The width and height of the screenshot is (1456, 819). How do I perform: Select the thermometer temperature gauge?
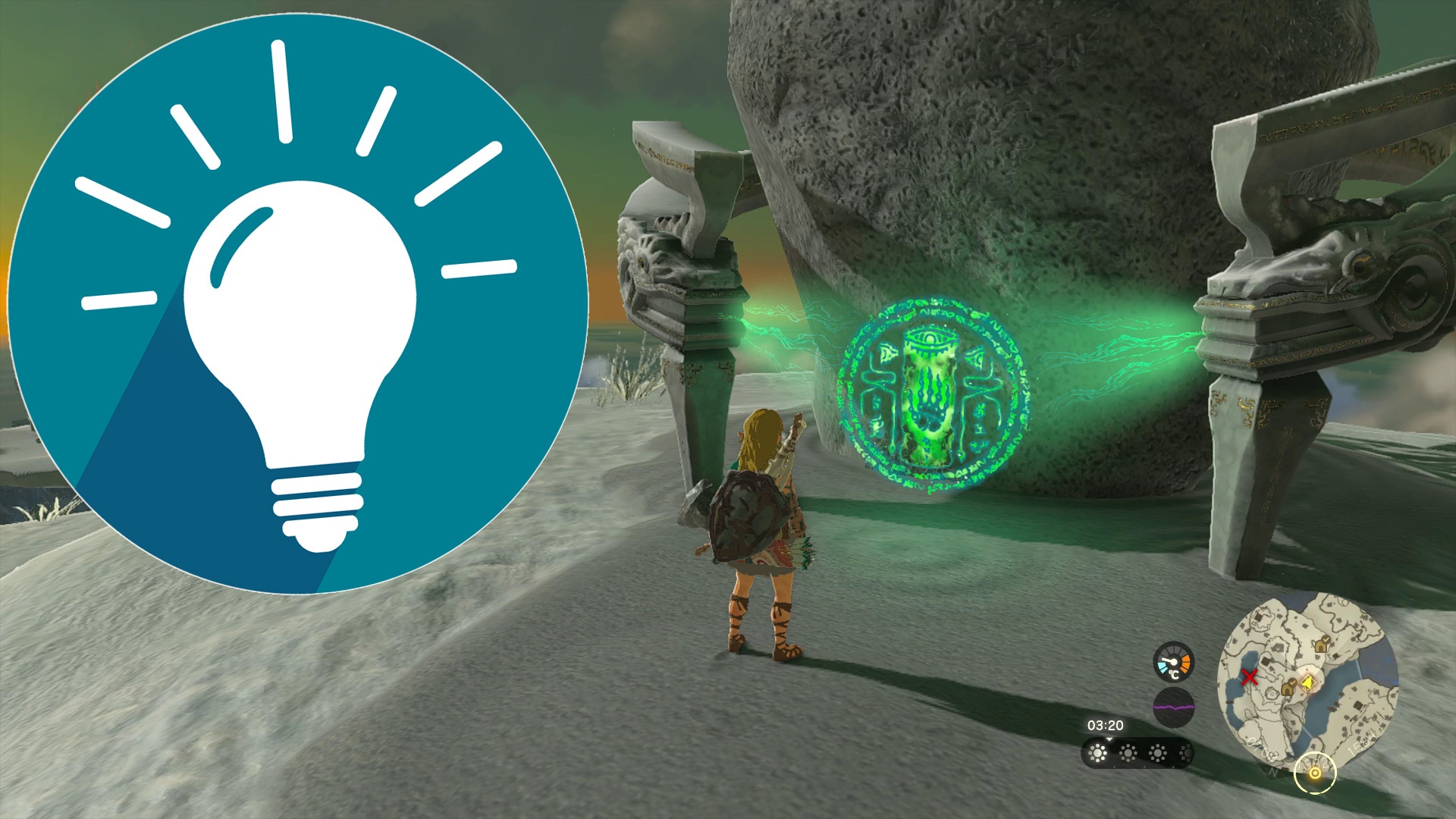tap(1172, 661)
